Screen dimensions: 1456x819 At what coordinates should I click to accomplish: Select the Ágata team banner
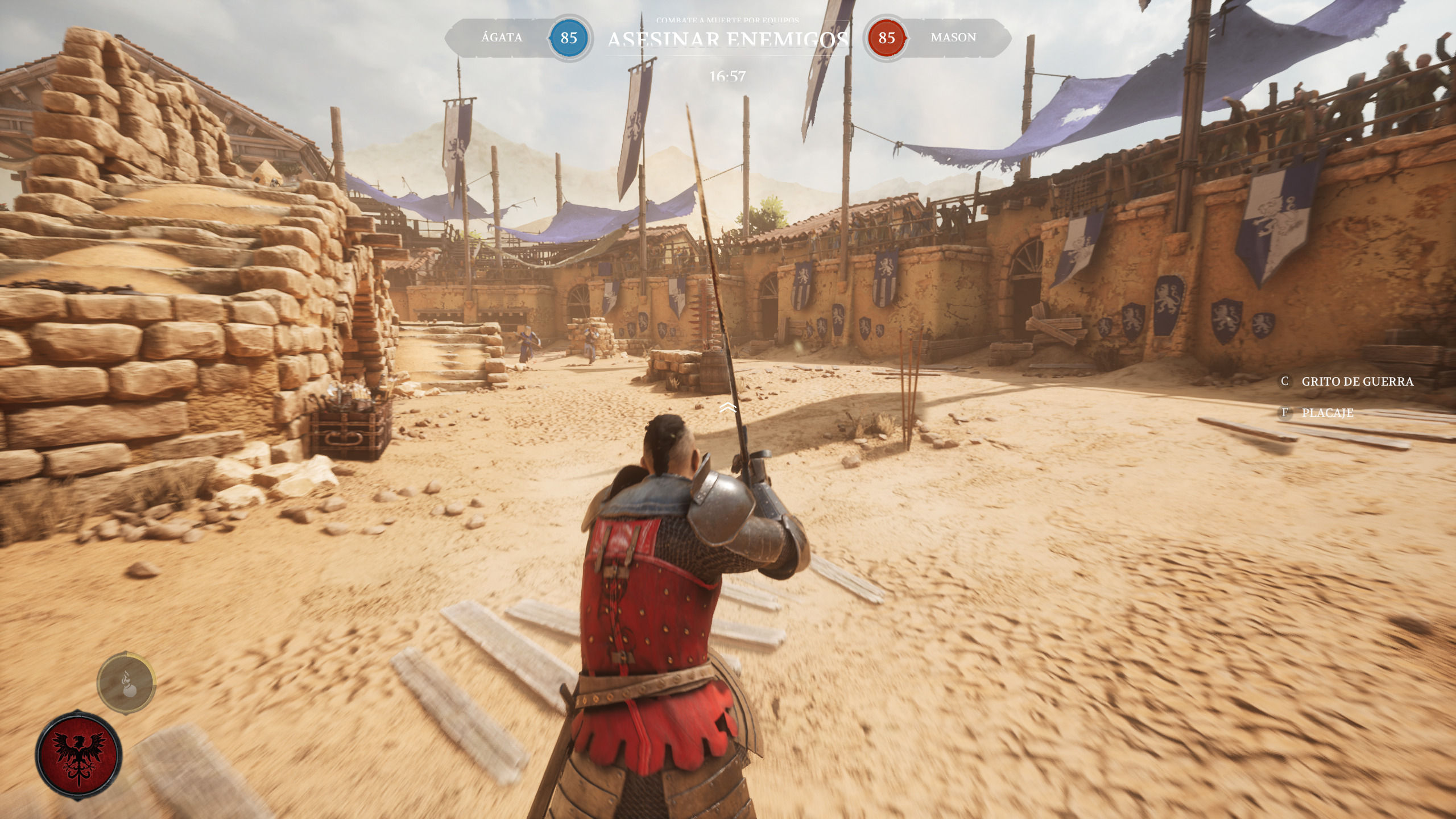tap(501, 38)
